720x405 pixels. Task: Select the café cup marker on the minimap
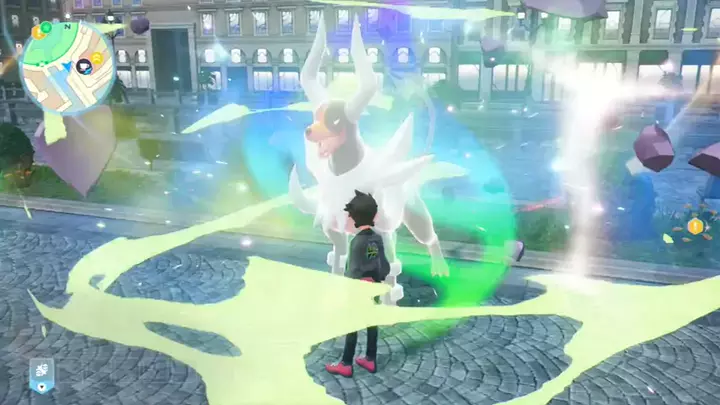[x=84, y=67]
